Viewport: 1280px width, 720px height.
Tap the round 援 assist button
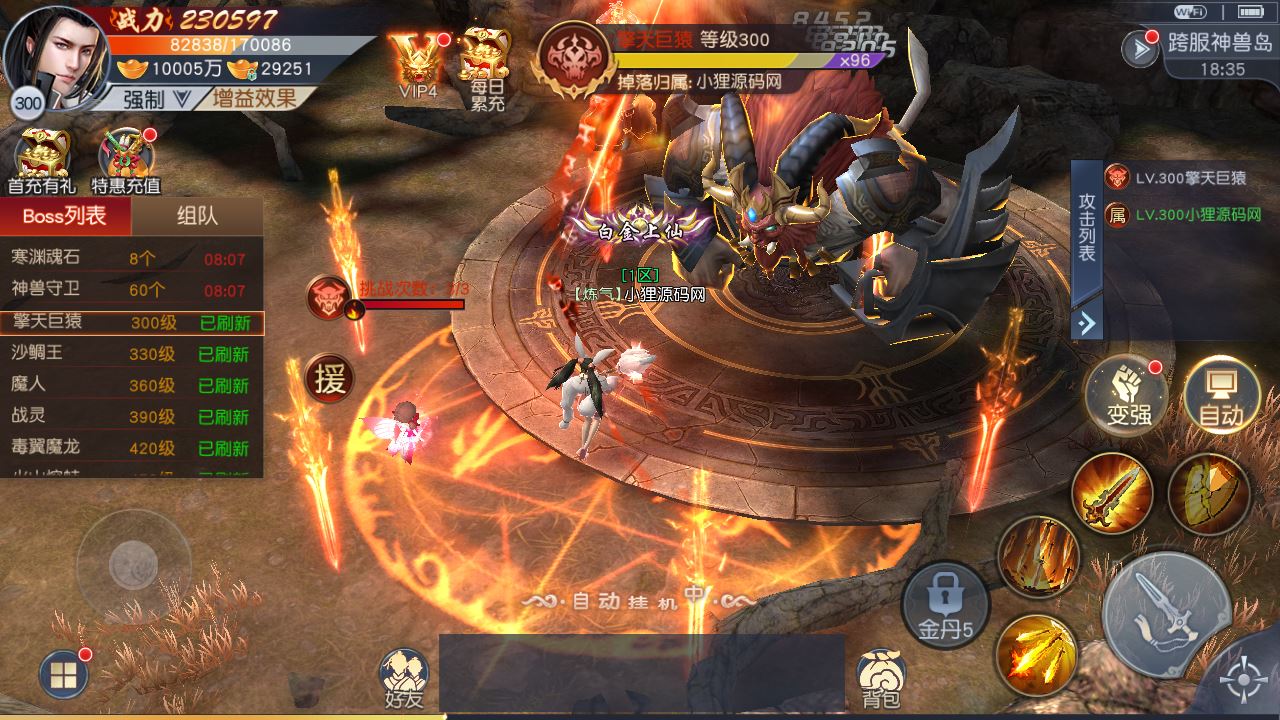(x=329, y=378)
